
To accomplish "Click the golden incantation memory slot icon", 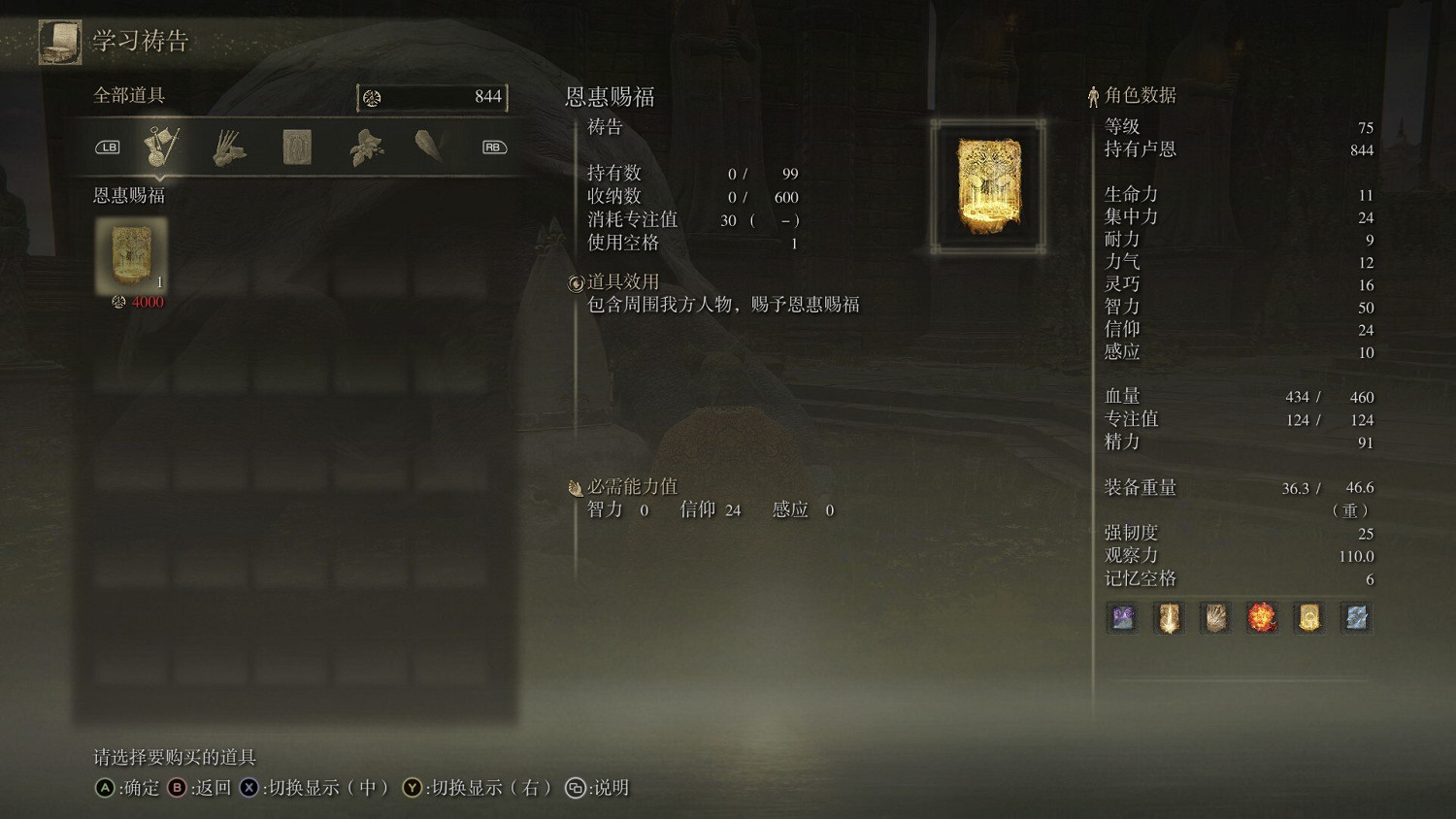I will pos(1309,618).
